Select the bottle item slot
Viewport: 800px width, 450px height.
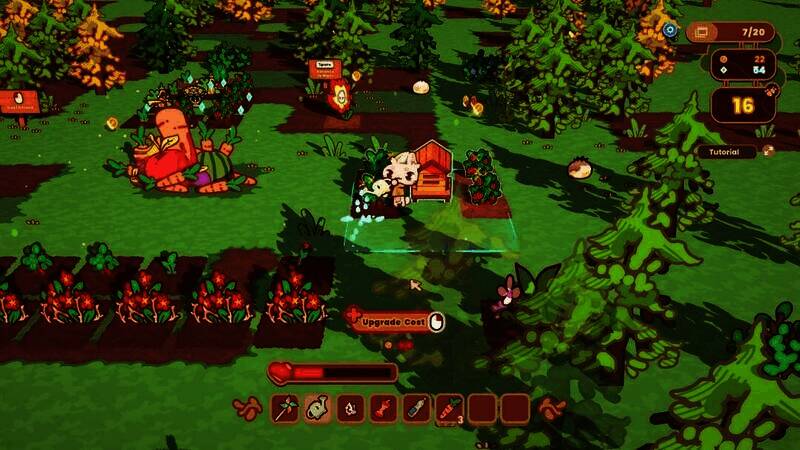tap(416, 408)
